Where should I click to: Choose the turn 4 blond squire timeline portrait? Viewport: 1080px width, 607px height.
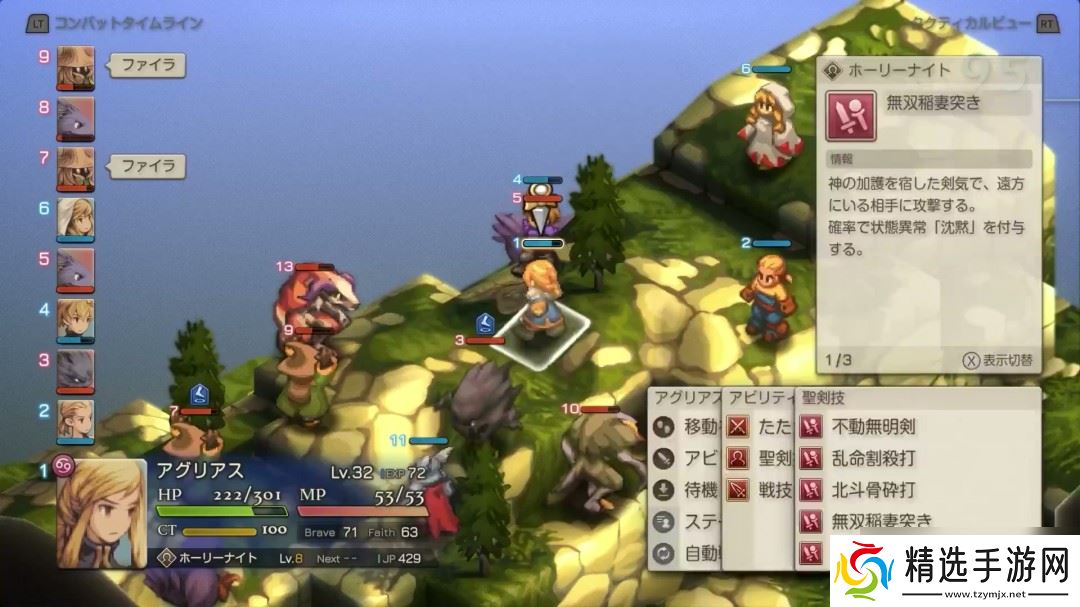(x=76, y=318)
